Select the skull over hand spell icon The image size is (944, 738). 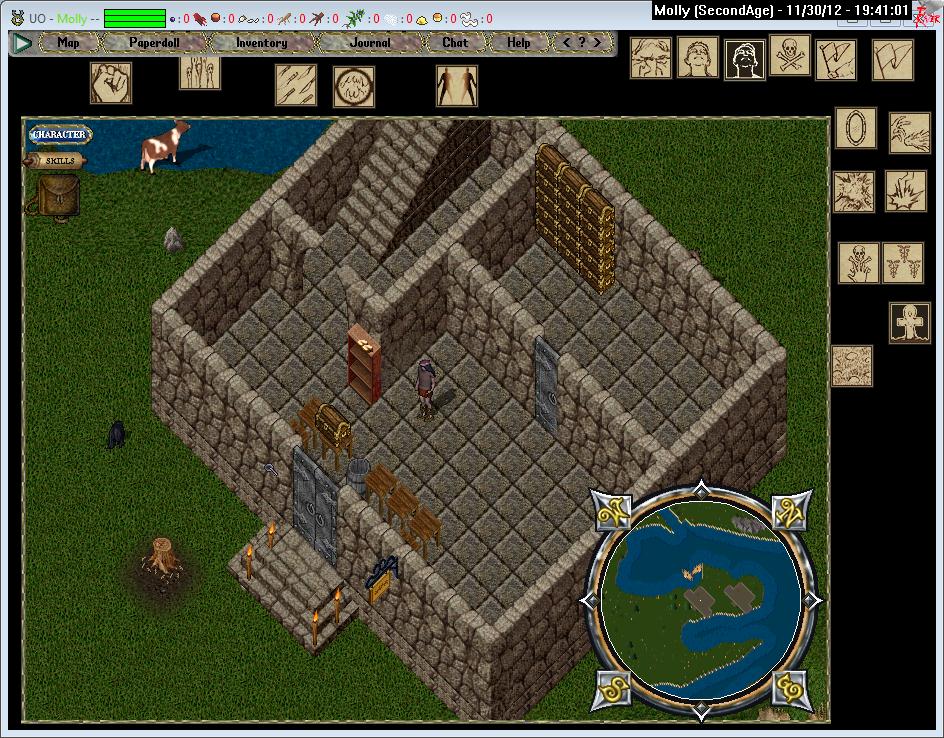click(859, 262)
